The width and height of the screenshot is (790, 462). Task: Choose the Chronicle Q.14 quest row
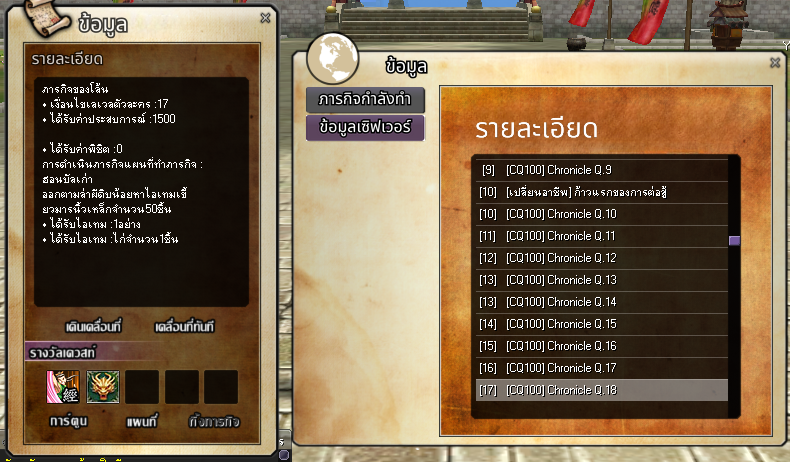click(600, 302)
